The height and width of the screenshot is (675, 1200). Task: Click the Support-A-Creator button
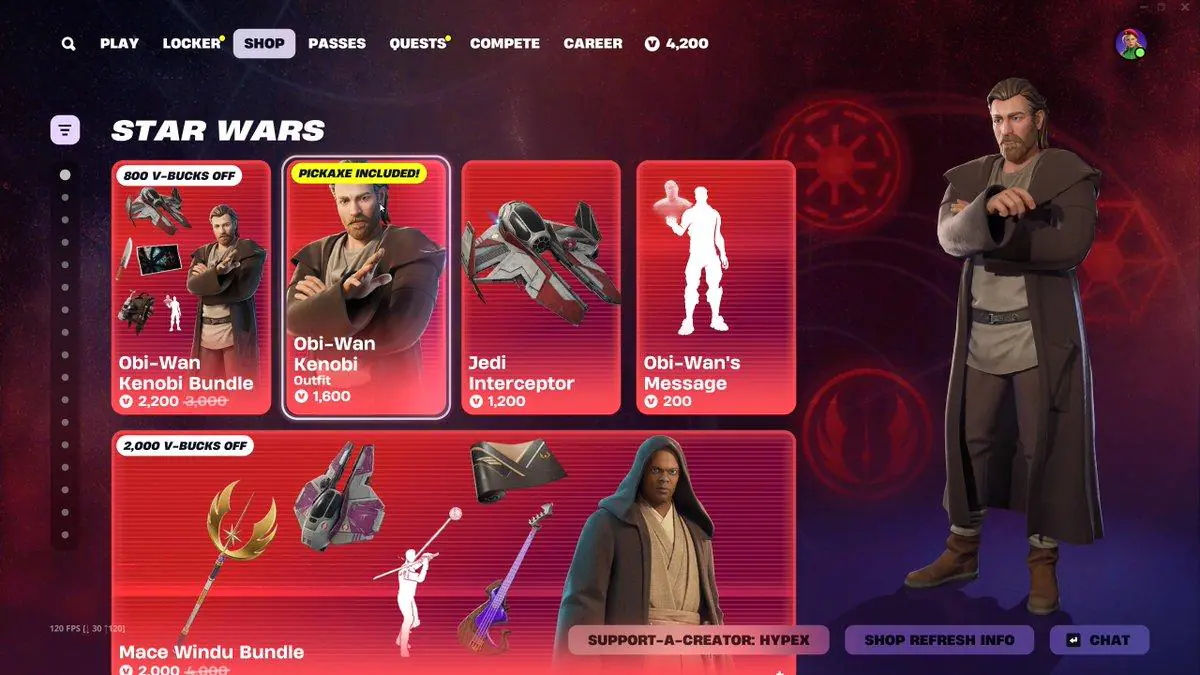pos(699,640)
